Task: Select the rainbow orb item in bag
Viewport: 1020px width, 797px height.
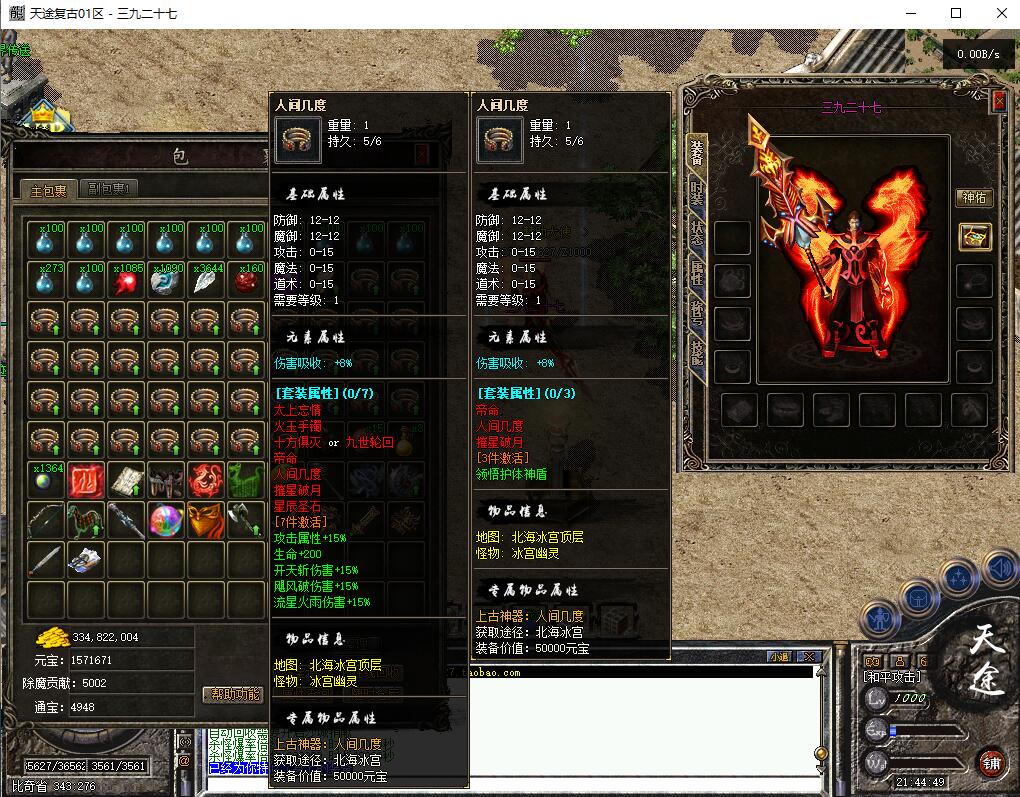Action: (x=165, y=520)
